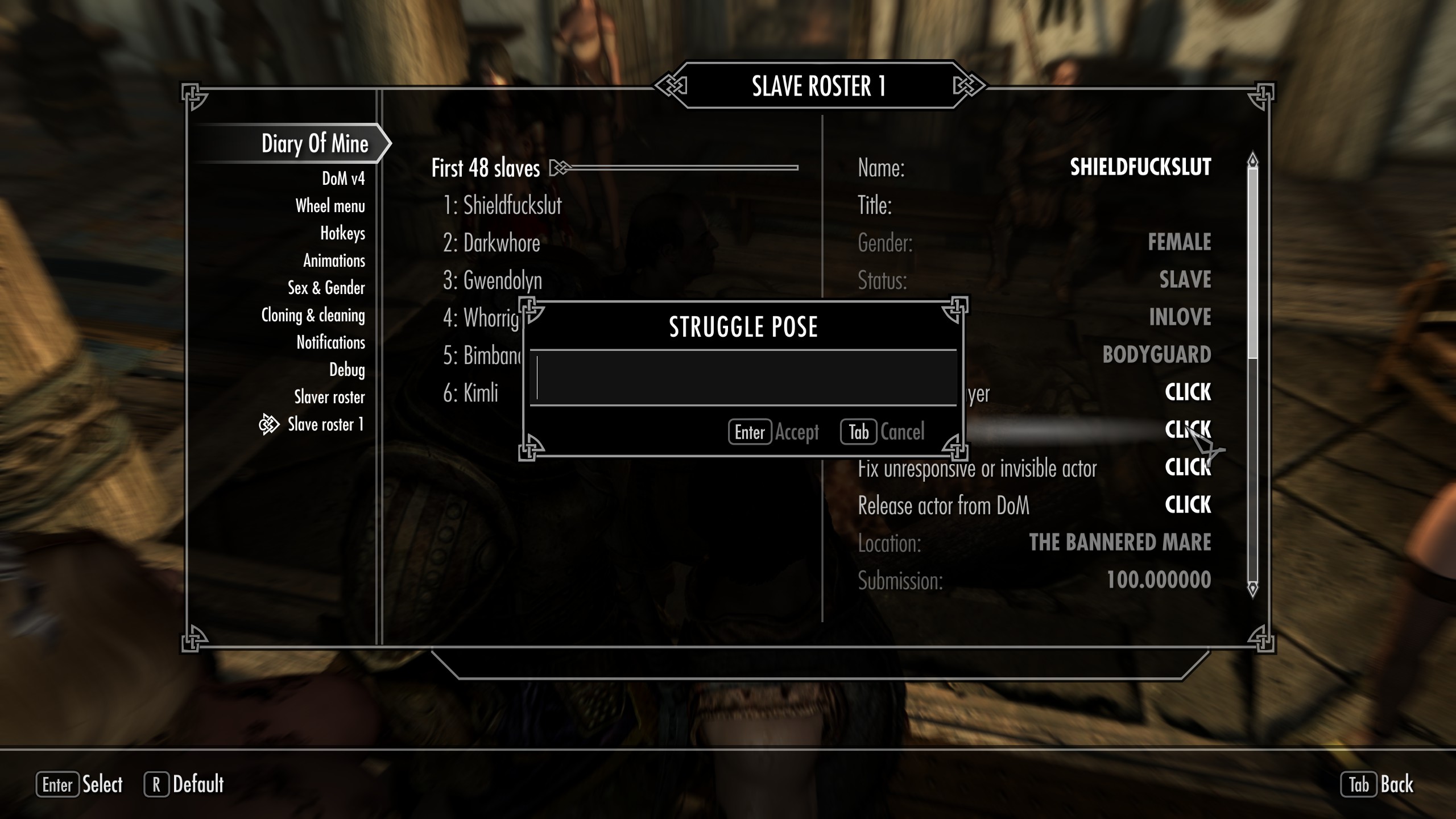Accept the Struggle Pose dialog
Screen dimensions: 1456x819
773,432
